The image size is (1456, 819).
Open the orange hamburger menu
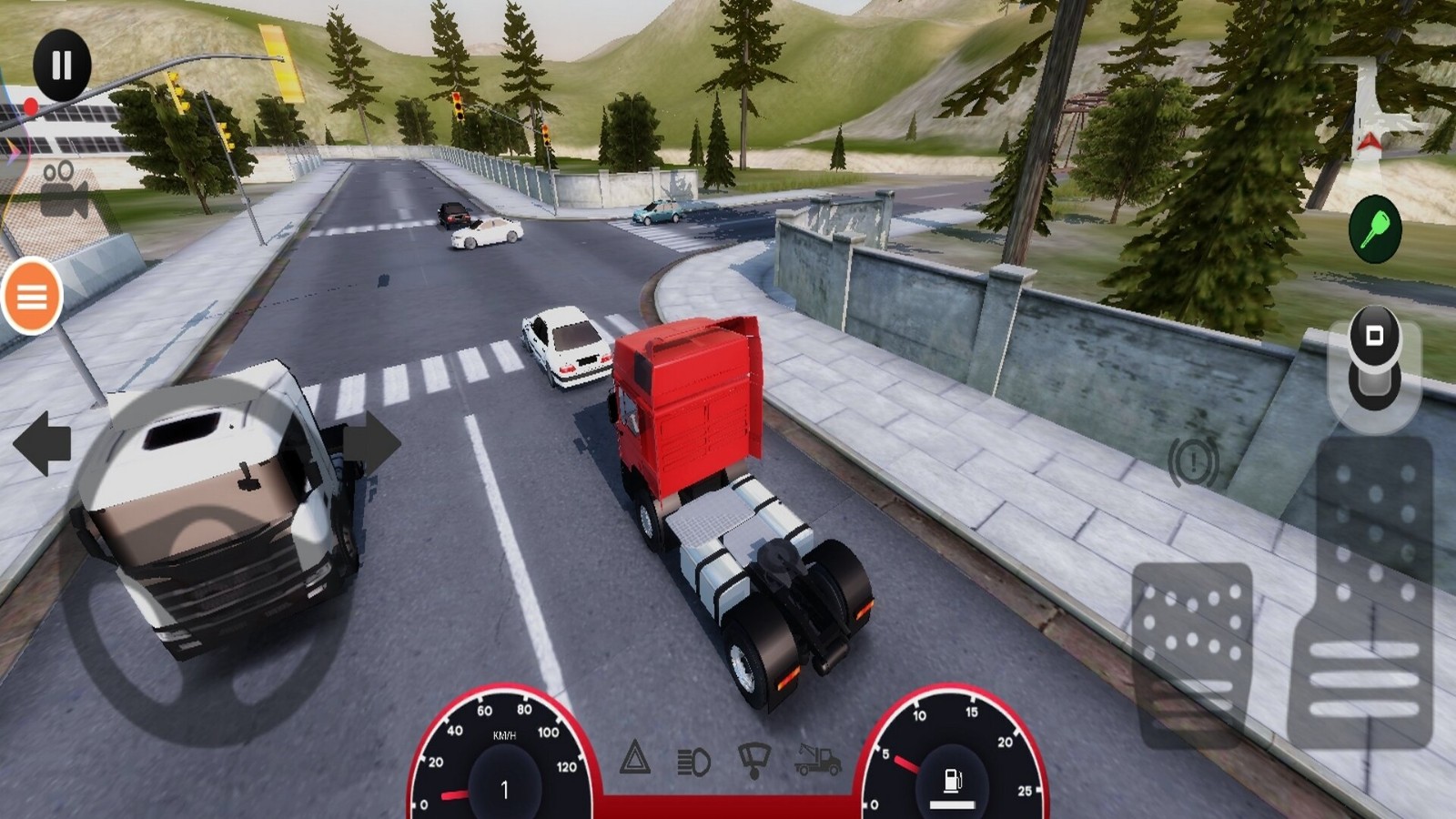32,296
